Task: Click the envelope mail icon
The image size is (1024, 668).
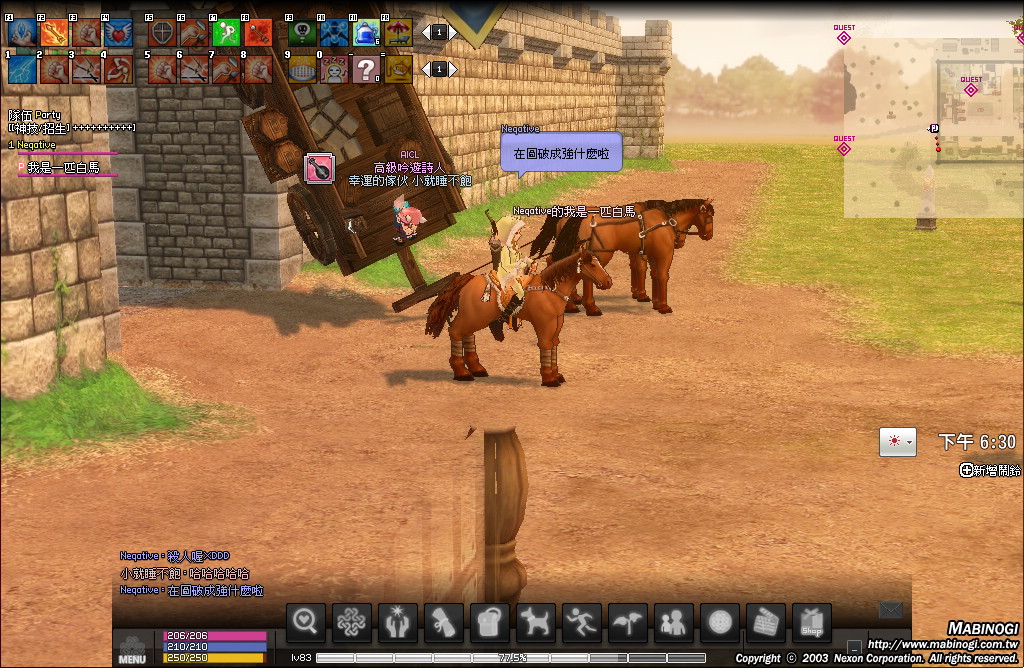Action: pyautogui.click(x=891, y=610)
